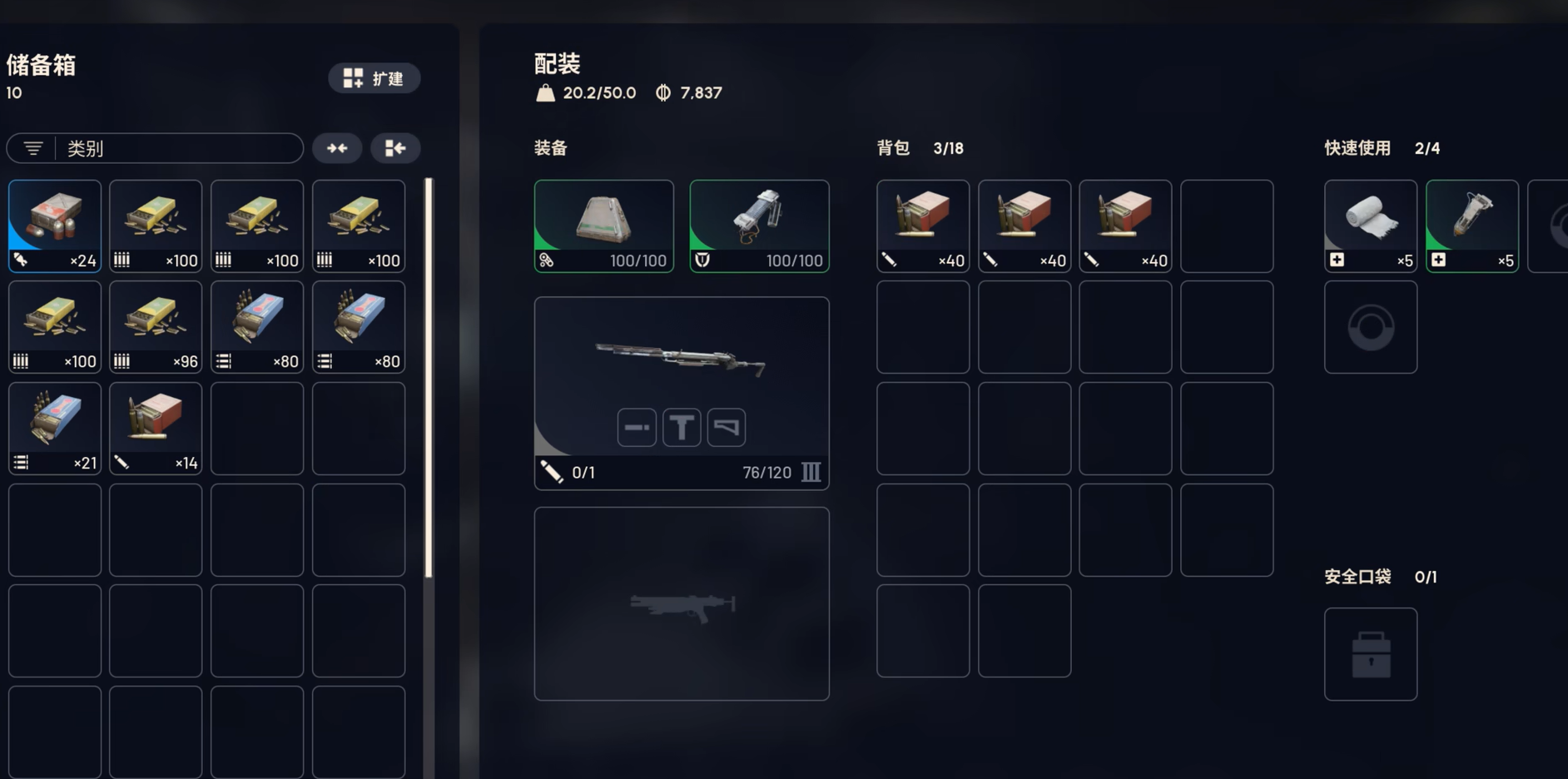The image size is (1568, 779).
Task: Click the currency icon next to 7,837
Action: click(662, 92)
